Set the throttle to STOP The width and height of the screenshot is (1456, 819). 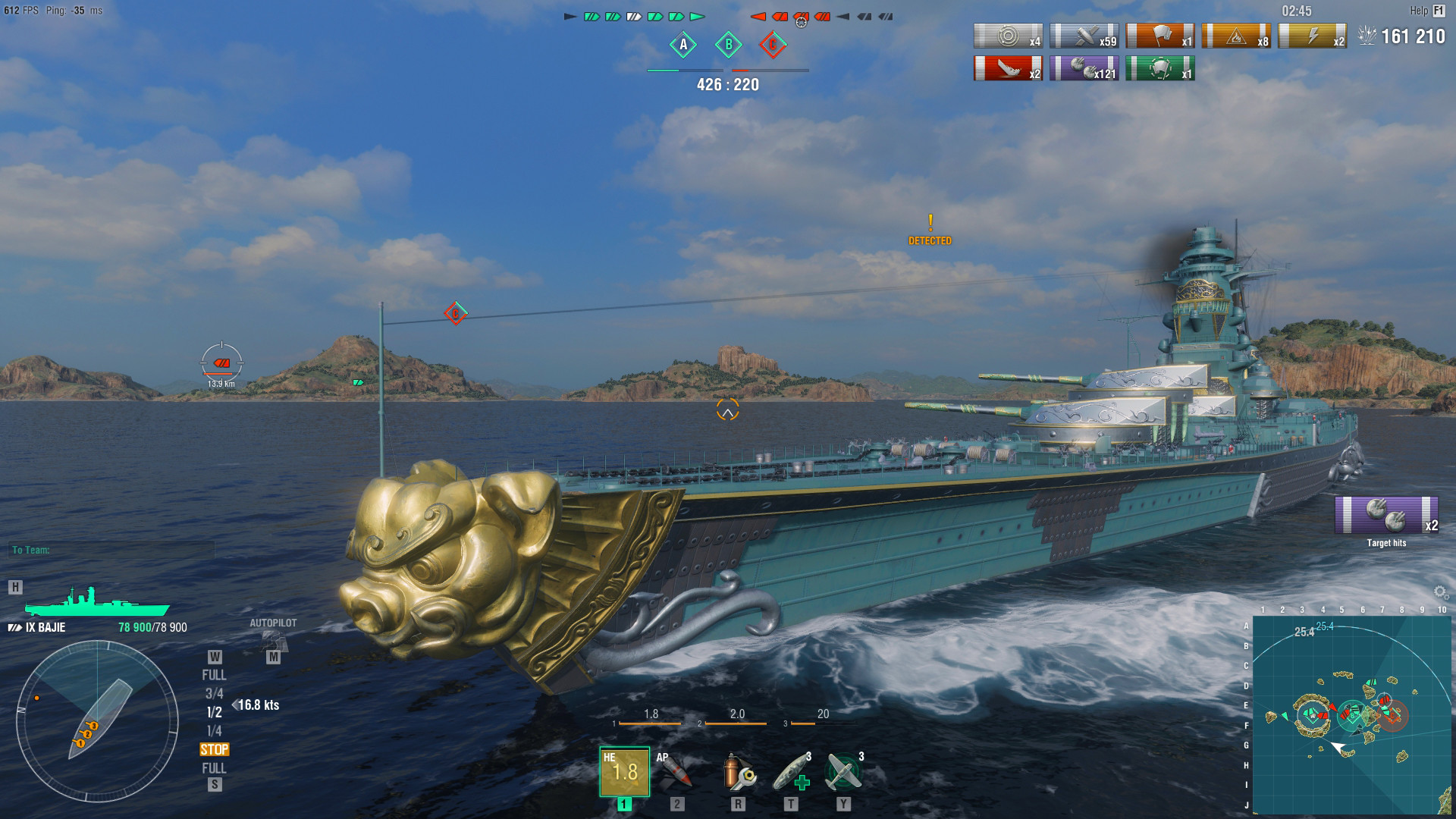[215, 749]
